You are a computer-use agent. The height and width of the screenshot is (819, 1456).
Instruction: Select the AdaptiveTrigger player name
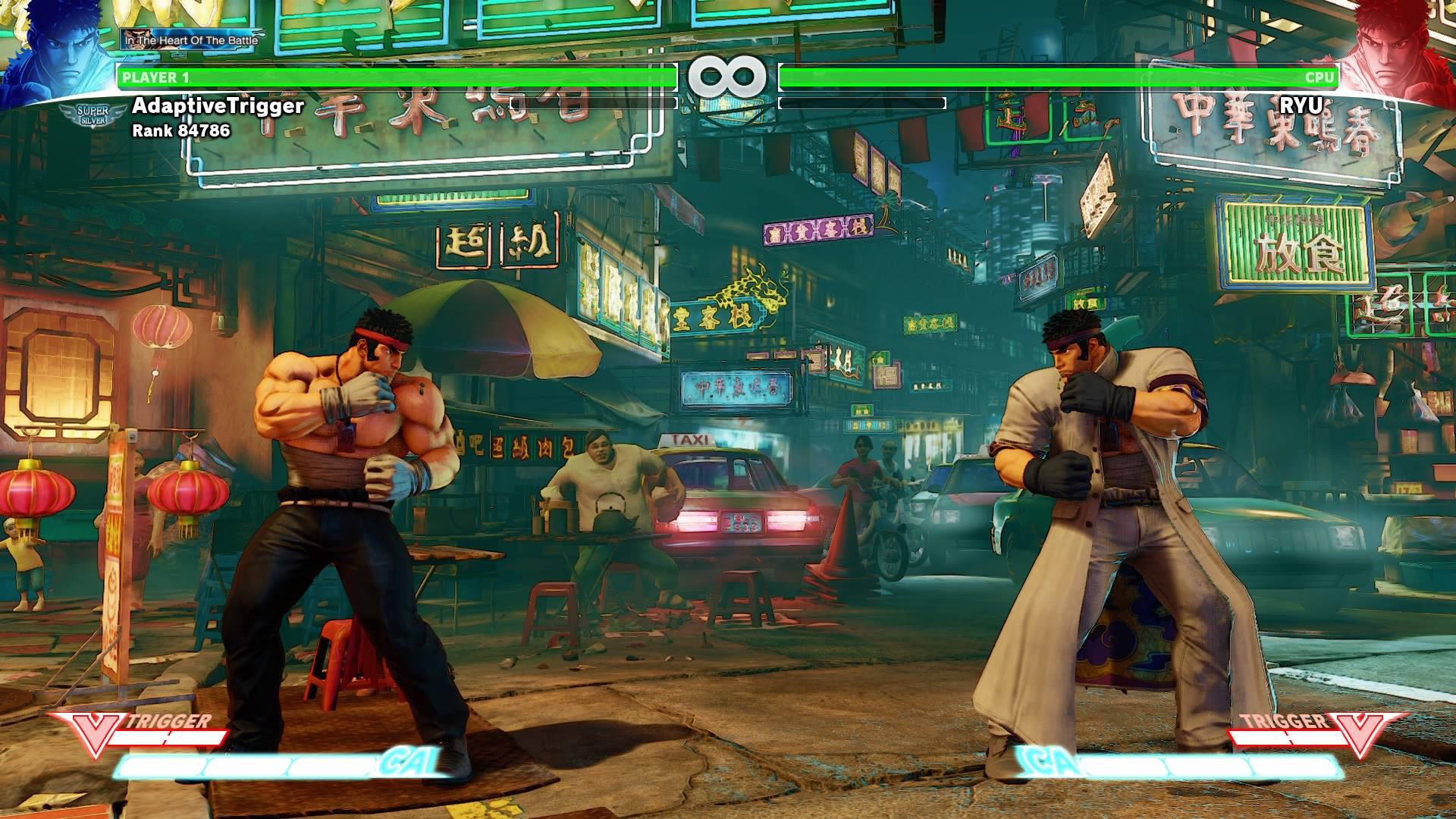(218, 105)
